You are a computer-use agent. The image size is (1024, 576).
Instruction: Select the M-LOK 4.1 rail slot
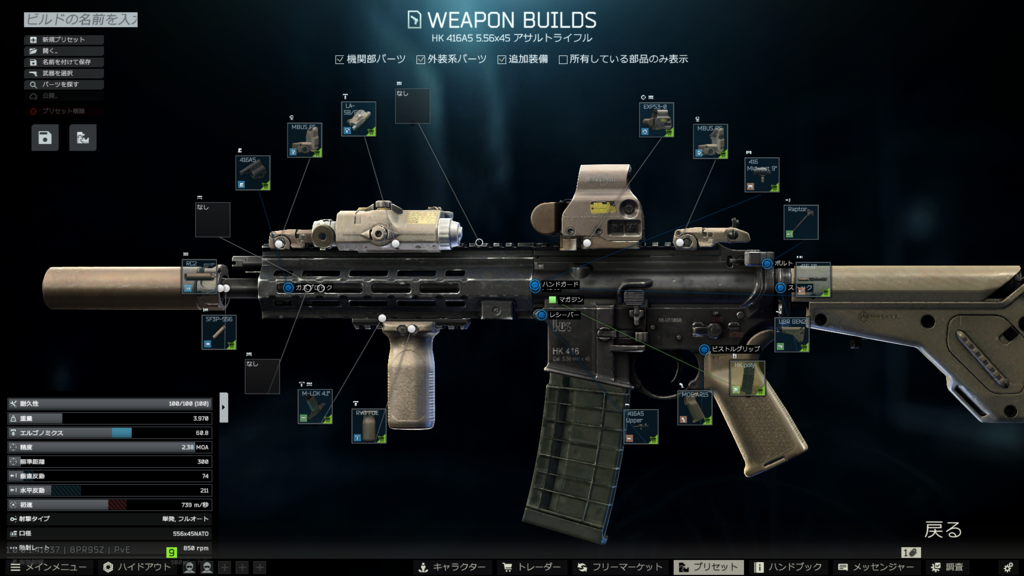[x=315, y=405]
